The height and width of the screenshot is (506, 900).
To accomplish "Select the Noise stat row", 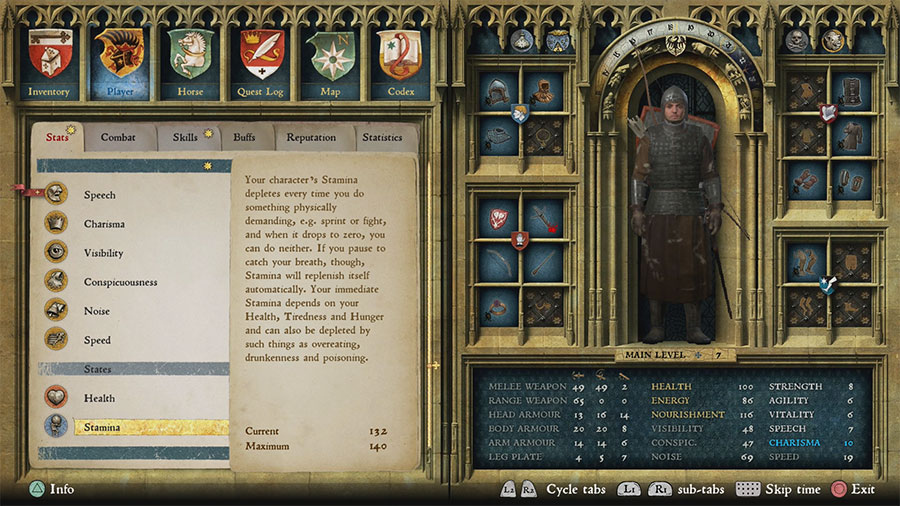I will tap(97, 311).
